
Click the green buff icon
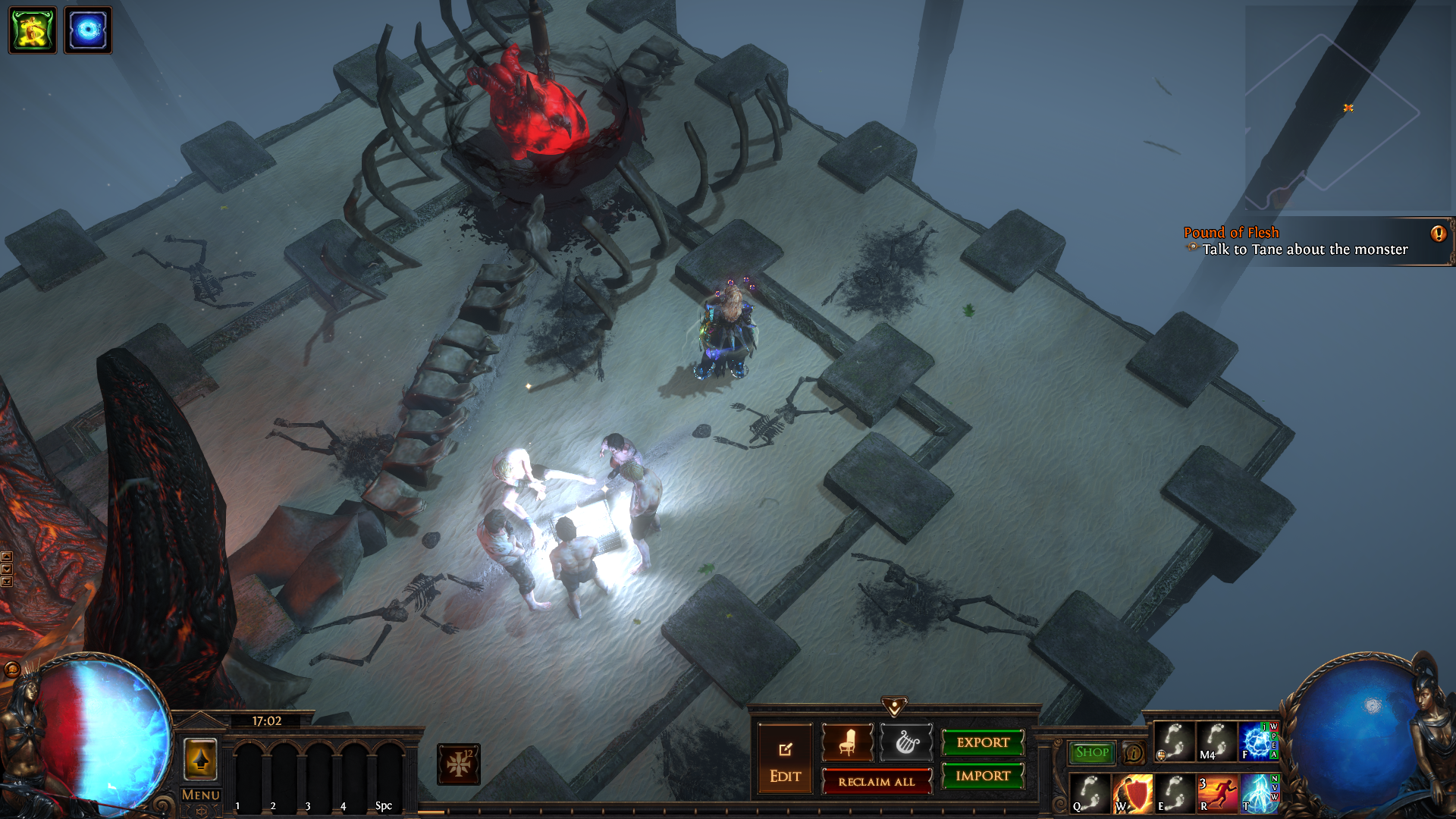click(33, 30)
